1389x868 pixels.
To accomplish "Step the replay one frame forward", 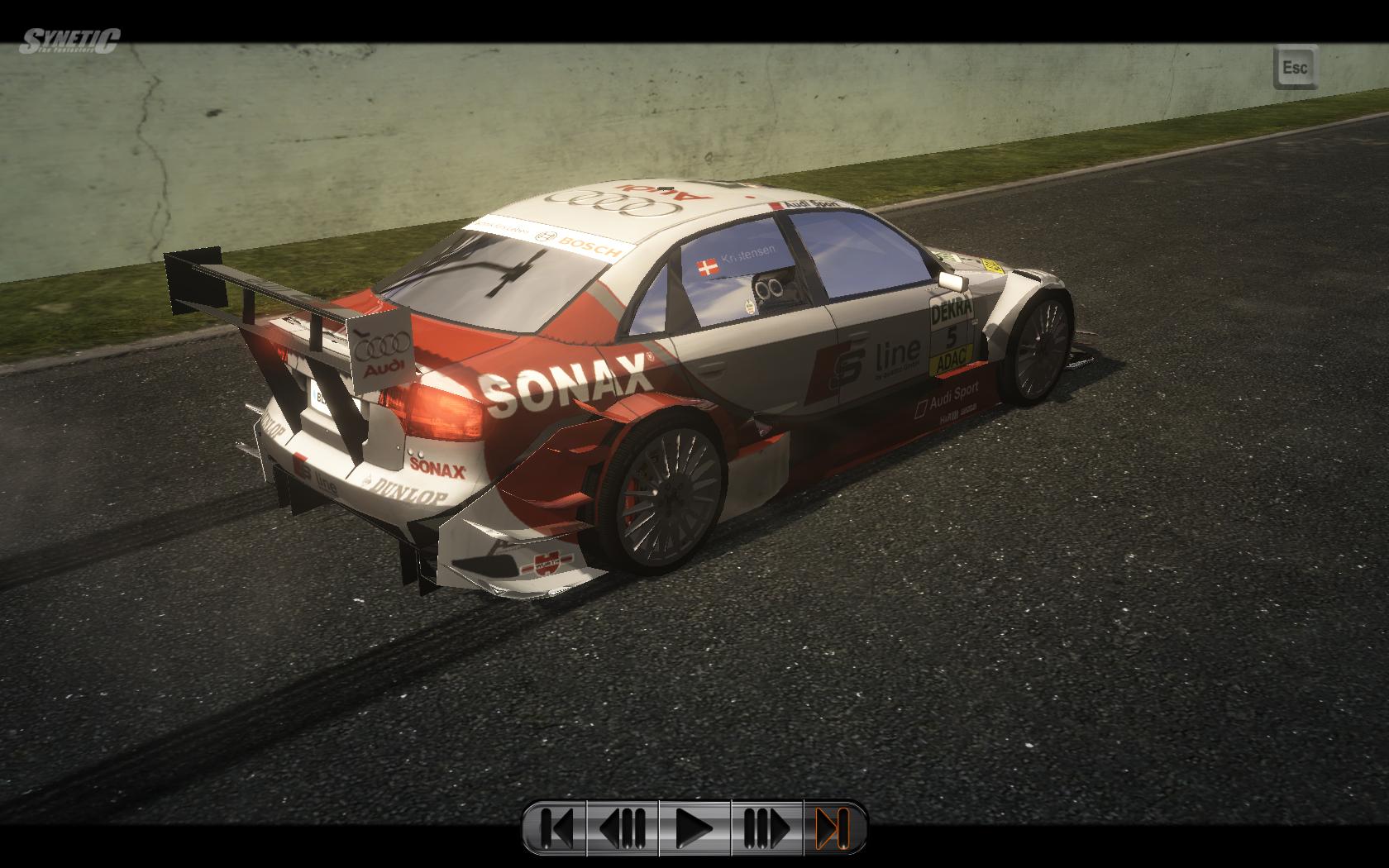I will 767,827.
